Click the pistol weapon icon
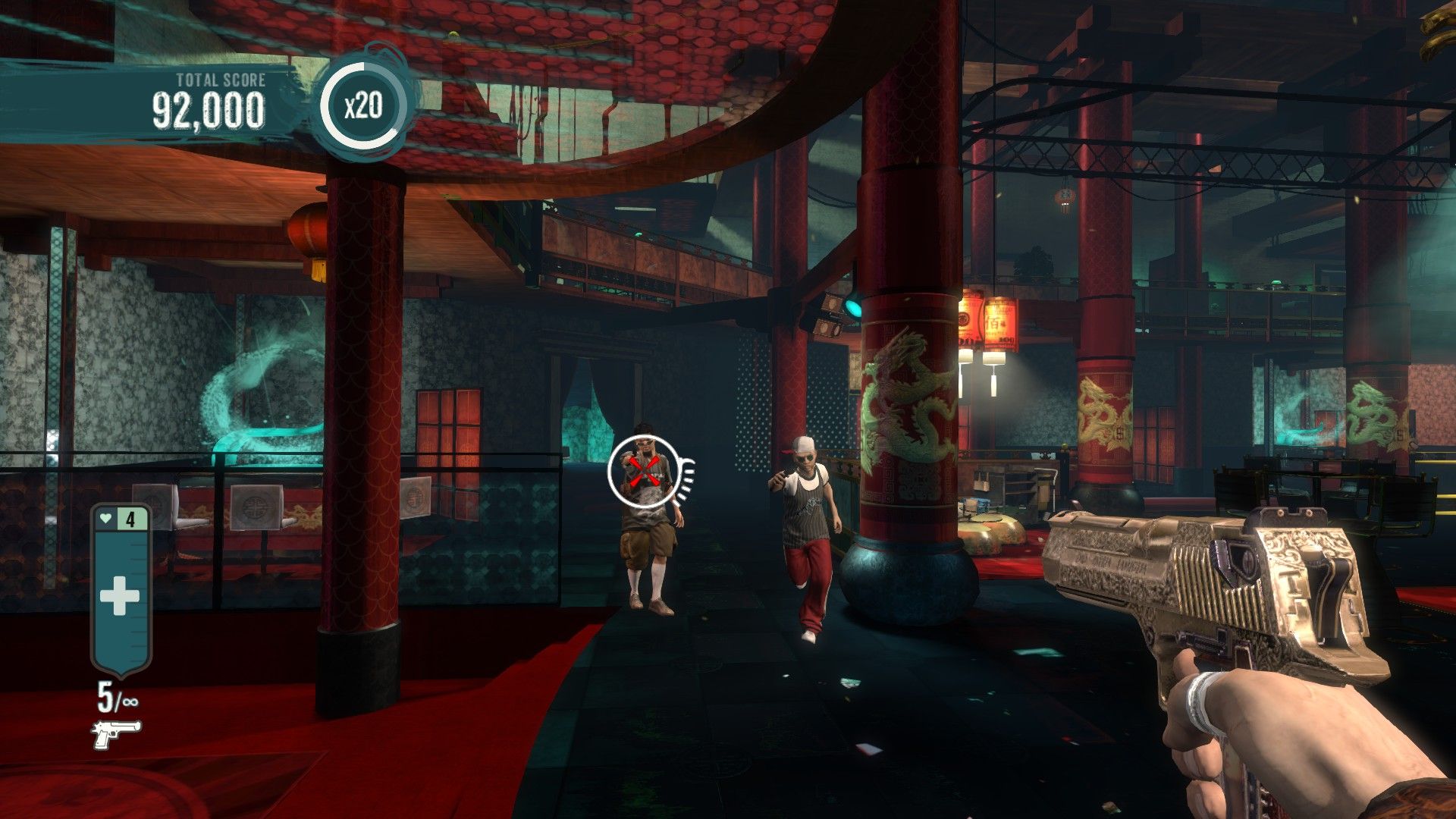 115,734
